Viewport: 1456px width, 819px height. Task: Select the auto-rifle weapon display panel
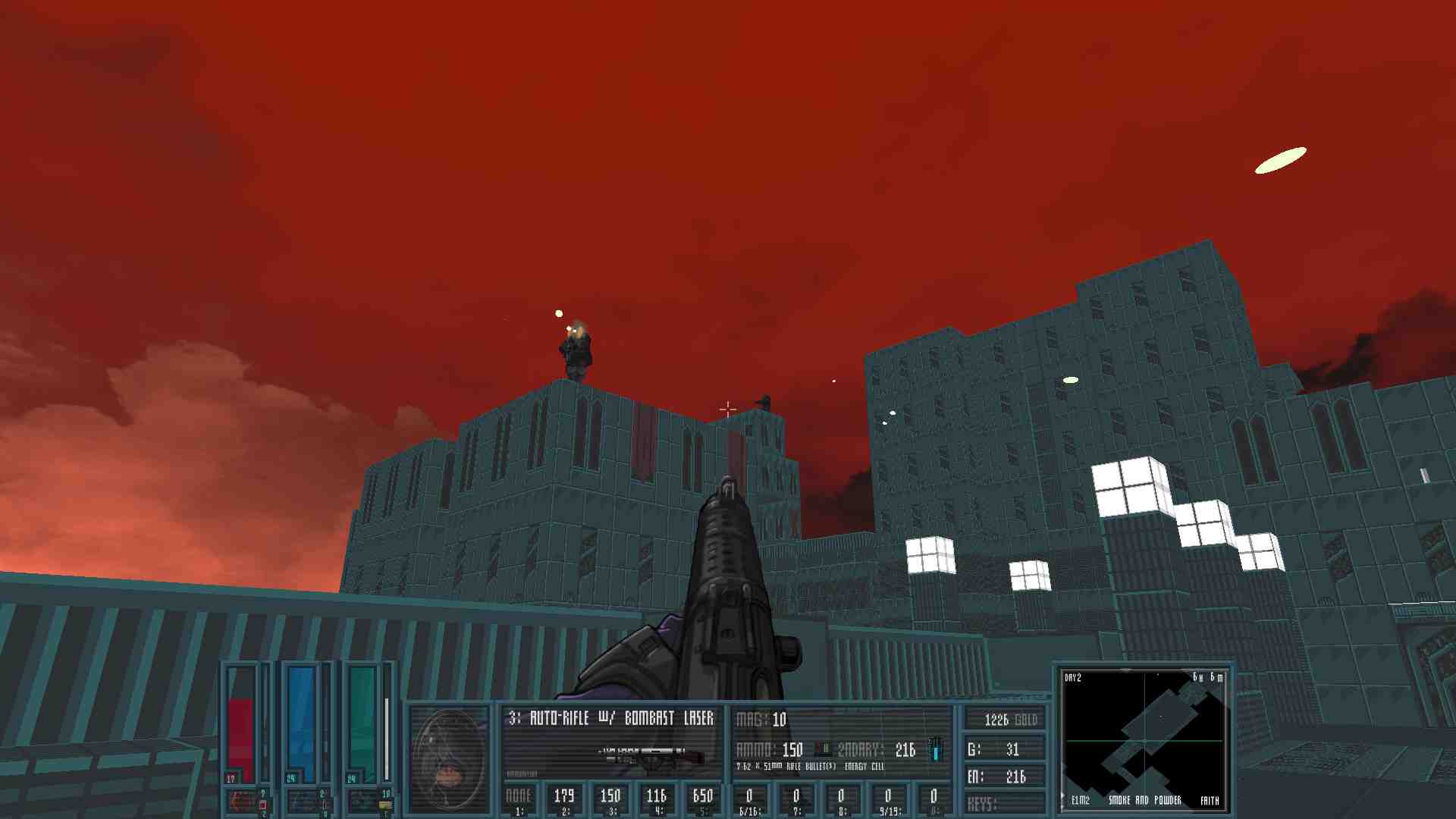point(611,741)
